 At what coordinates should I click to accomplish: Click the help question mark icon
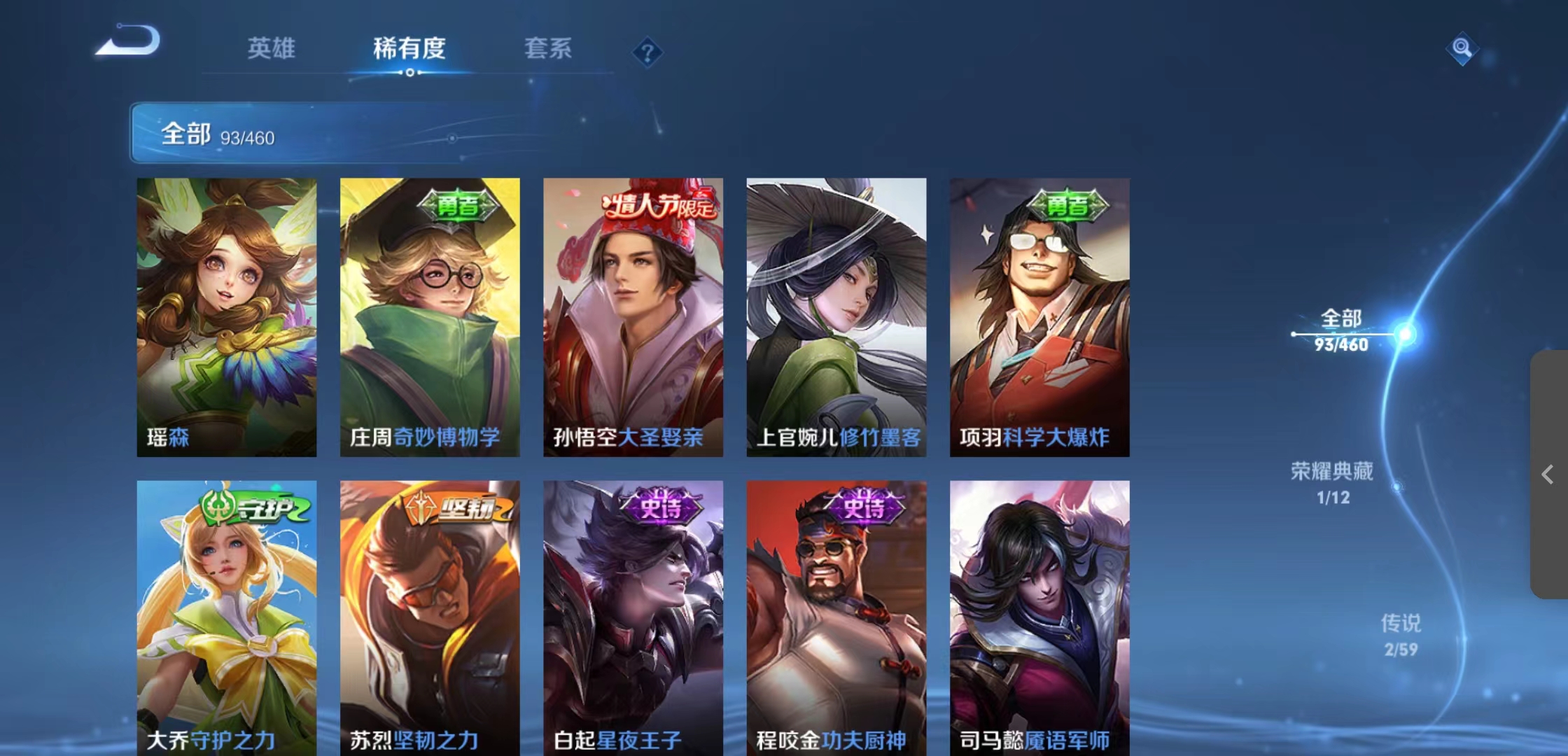coord(647,52)
